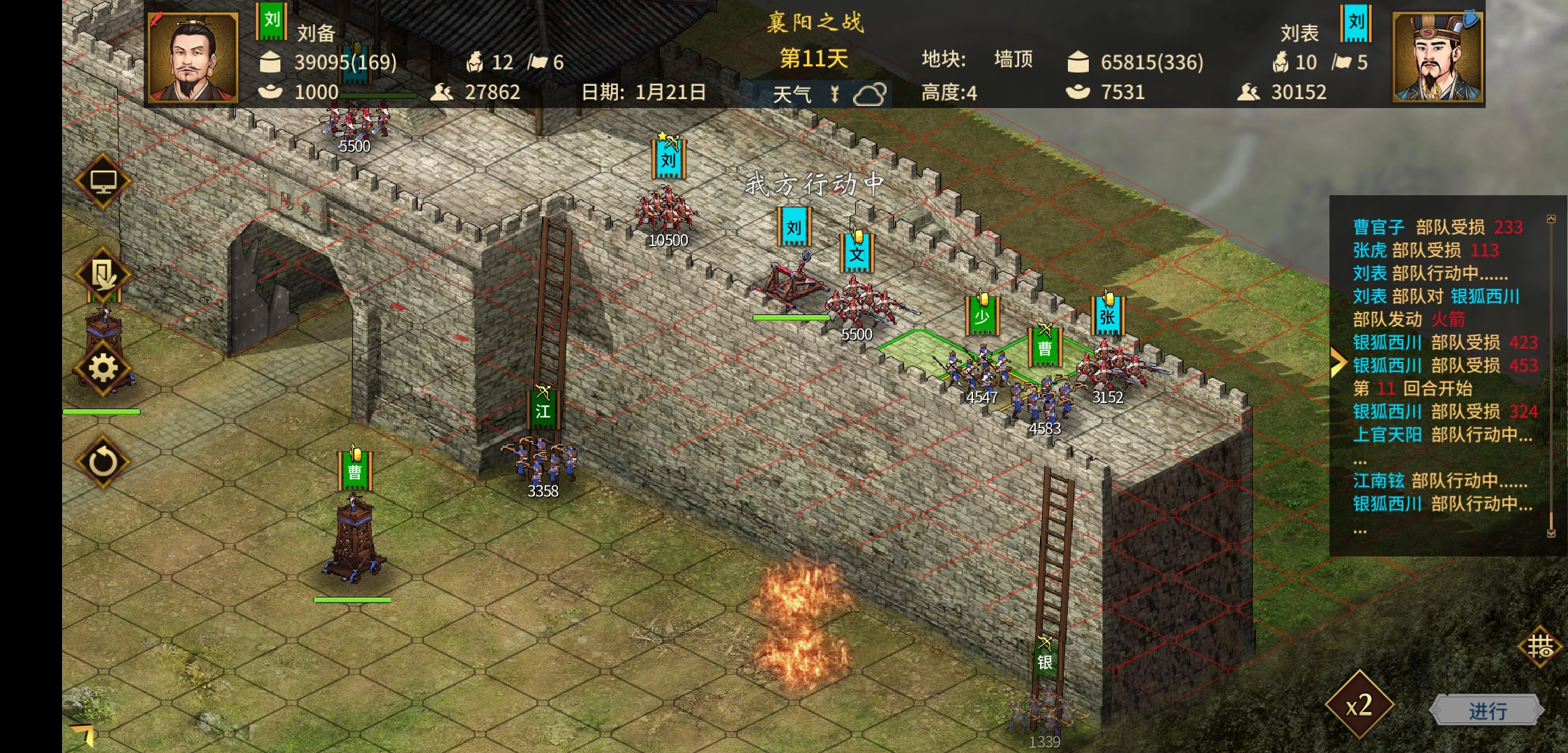Open the monitor display icon on the left
The height and width of the screenshot is (753, 1568).
pyautogui.click(x=103, y=181)
